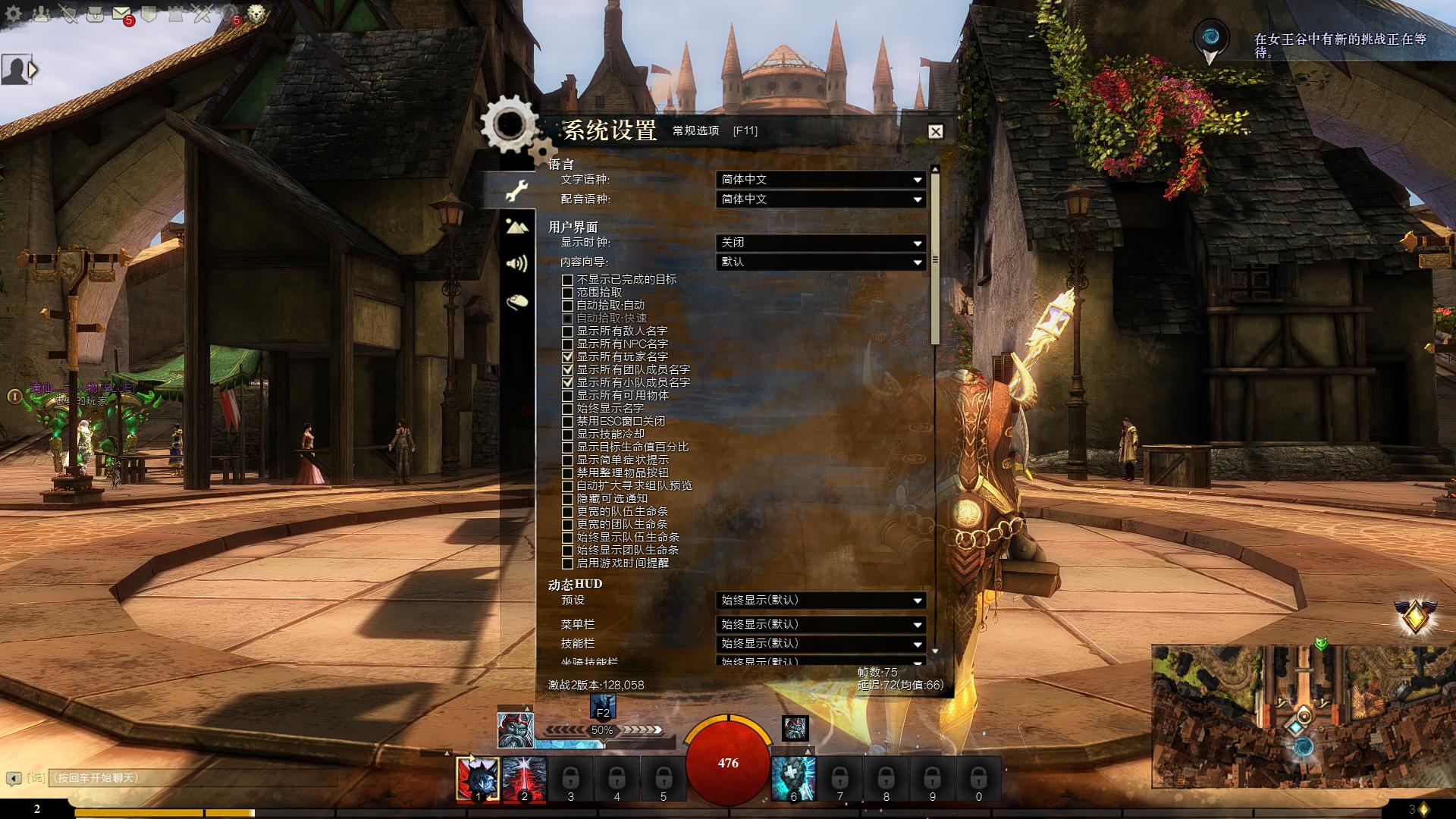Image resolution: width=1456 pixels, height=819 pixels.
Task: Enable 显示所有敌人名字 checkbox
Action: (567, 331)
